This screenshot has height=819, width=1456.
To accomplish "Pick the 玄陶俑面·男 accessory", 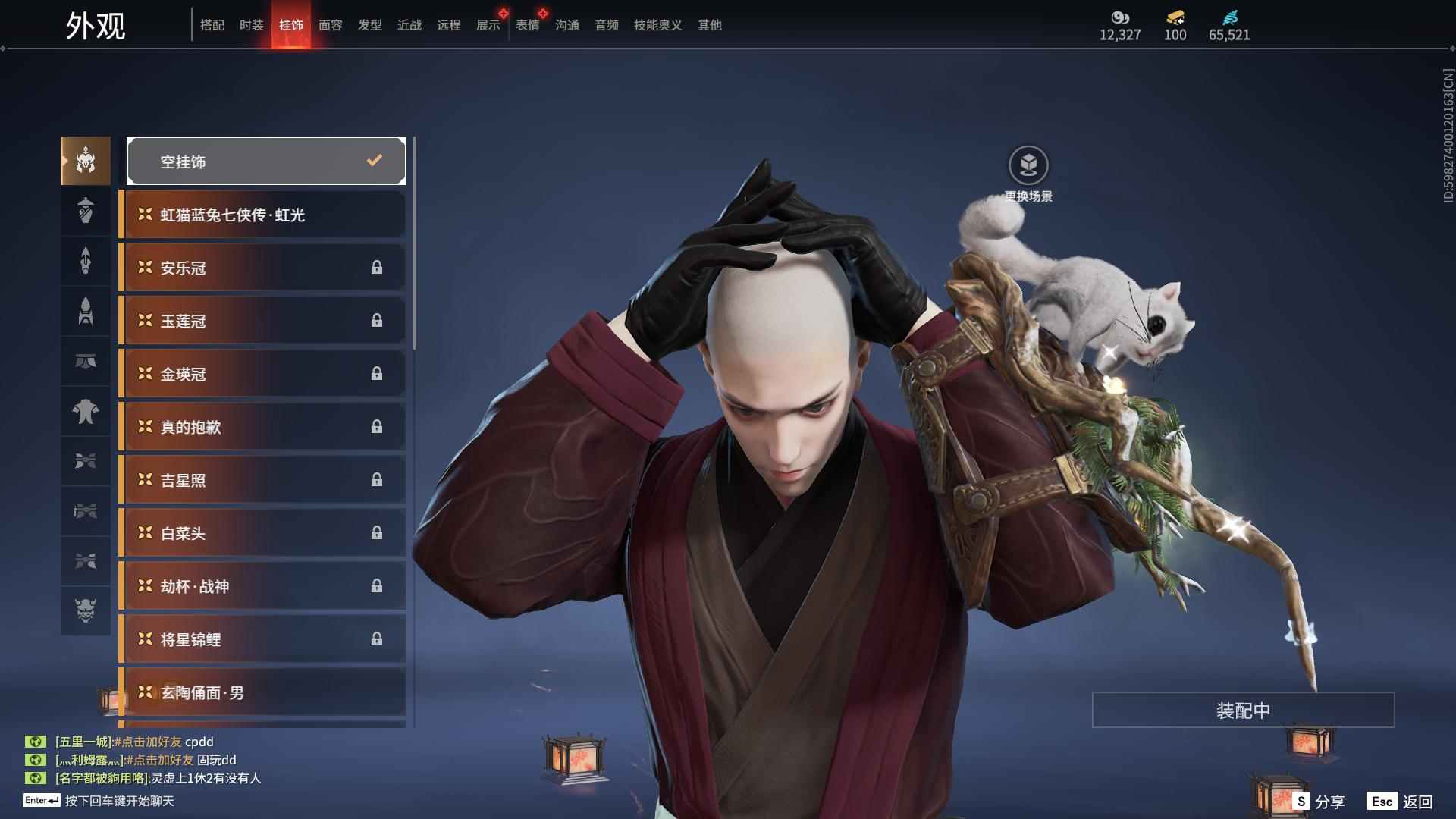I will [x=263, y=692].
